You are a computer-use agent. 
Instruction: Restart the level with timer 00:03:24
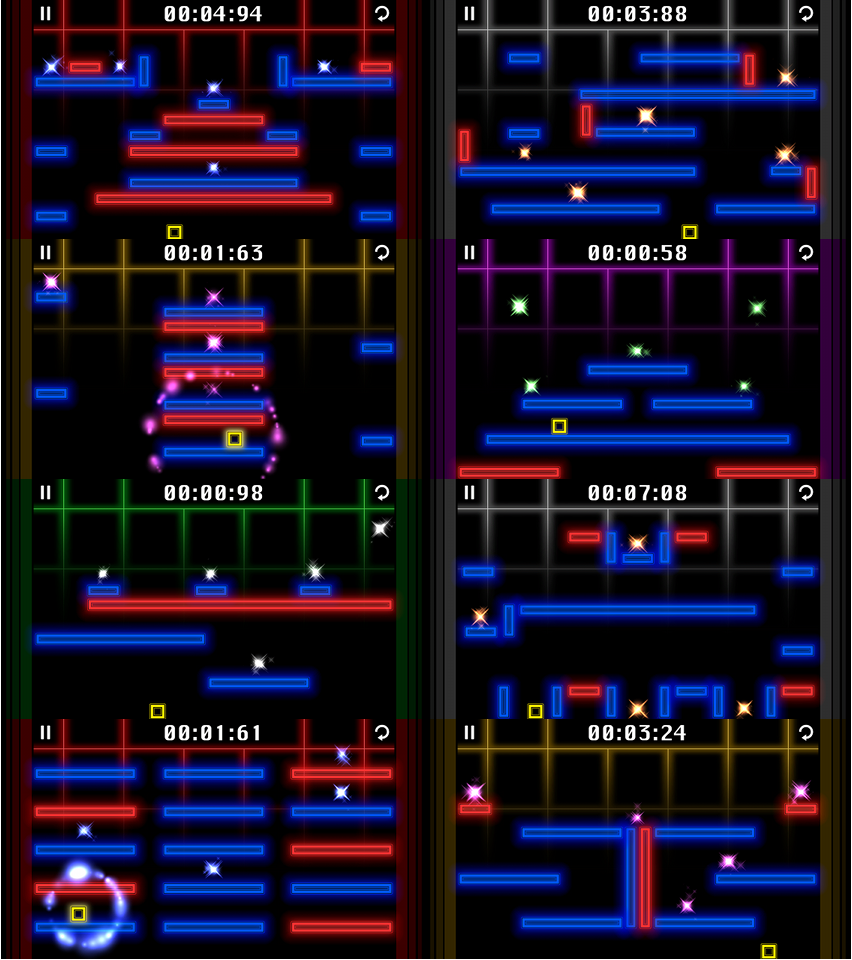806,732
